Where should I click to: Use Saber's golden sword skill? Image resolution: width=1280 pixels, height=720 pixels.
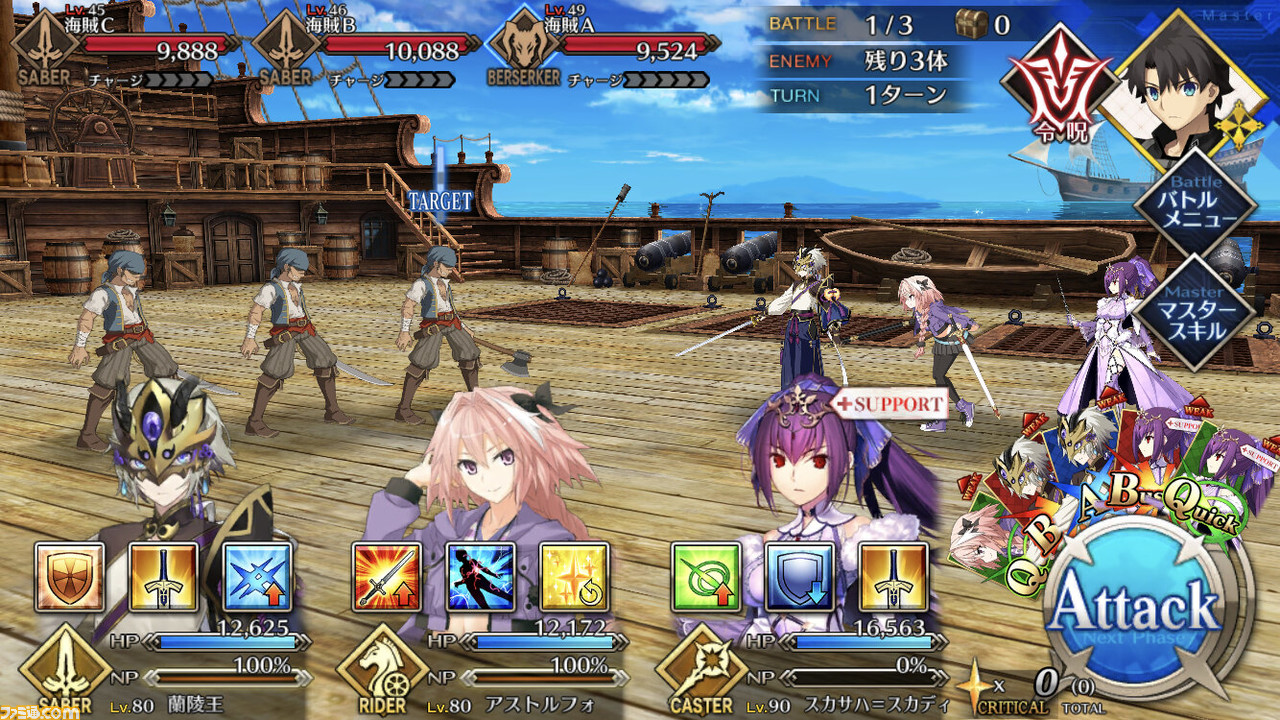coord(163,577)
